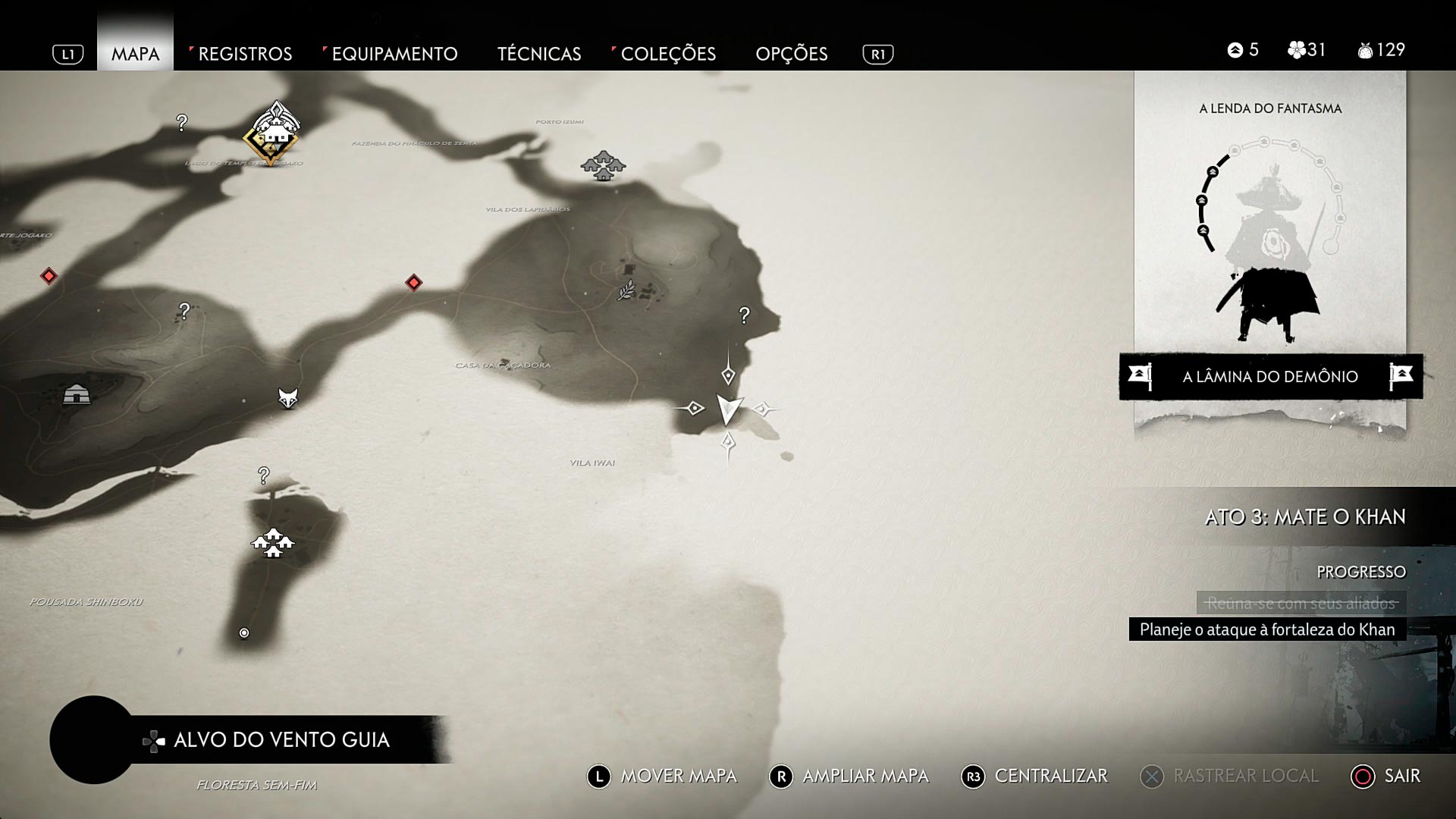This screenshot has height=819, width=1456.
Task: Select the Técnicas tab
Action: [x=538, y=54]
